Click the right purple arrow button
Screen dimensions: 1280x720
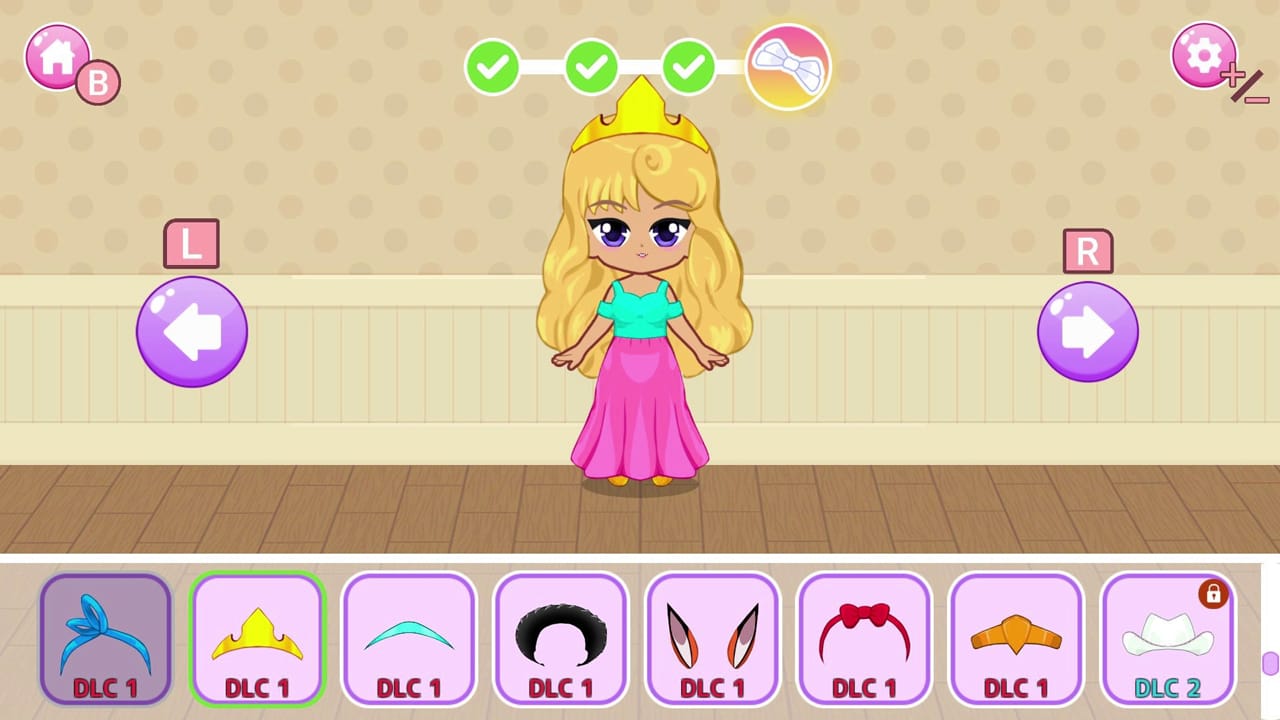1087,330
